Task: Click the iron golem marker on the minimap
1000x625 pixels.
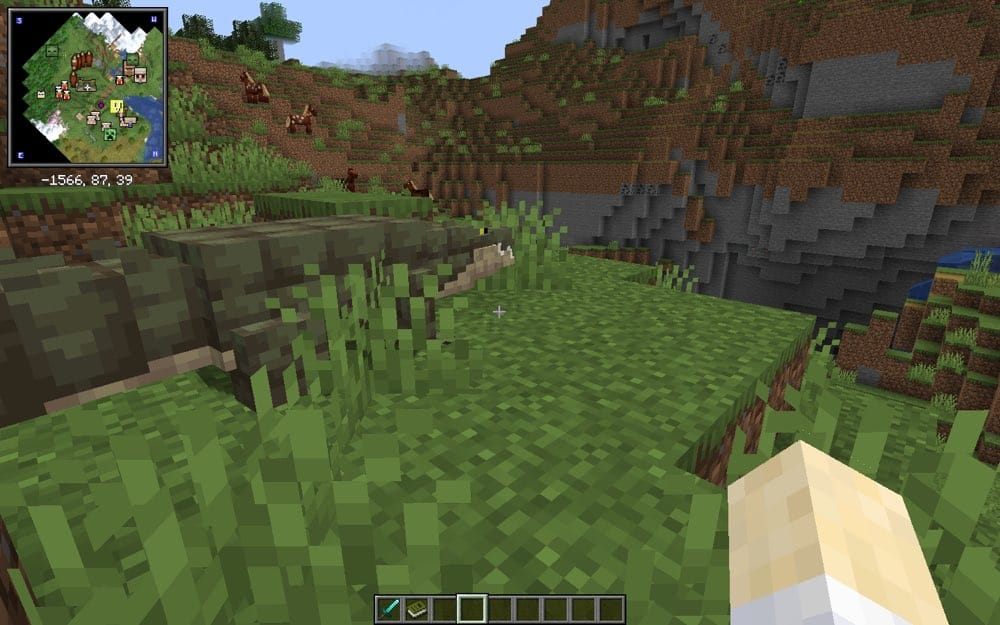Action: [x=140, y=75]
